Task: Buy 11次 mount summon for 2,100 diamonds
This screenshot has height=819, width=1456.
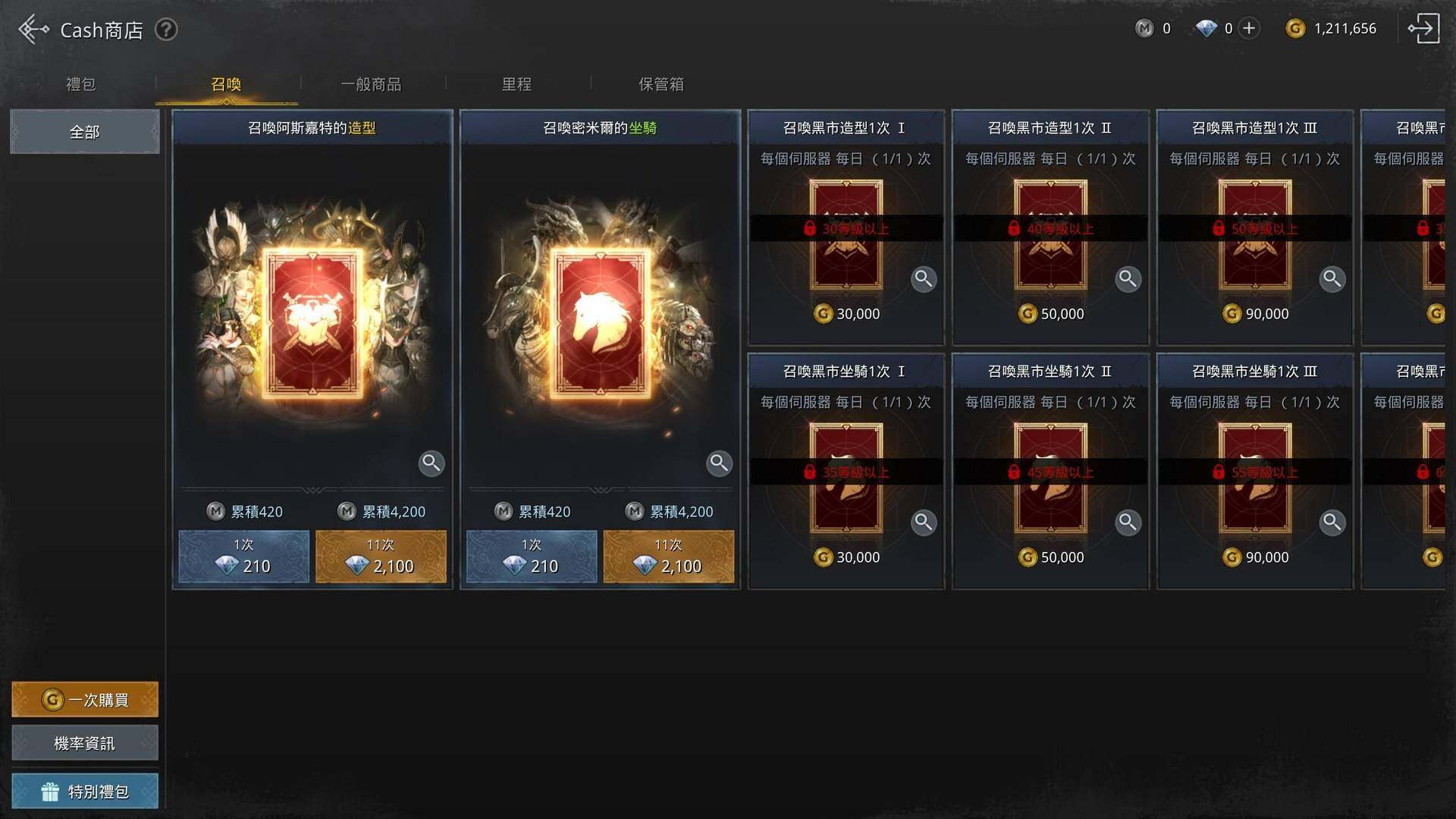Action: [668, 557]
